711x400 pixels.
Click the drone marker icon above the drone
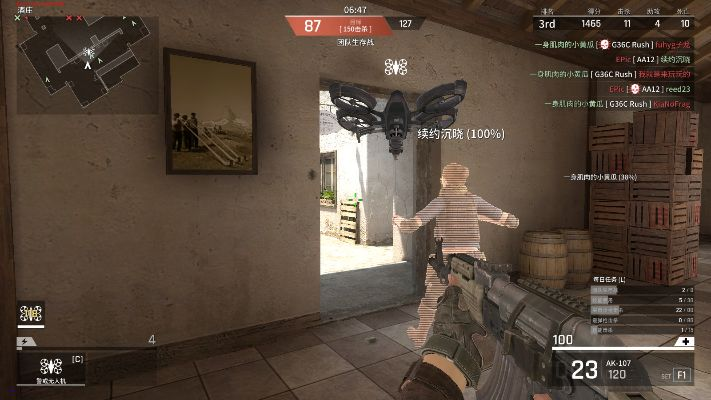pyautogui.click(x=396, y=67)
